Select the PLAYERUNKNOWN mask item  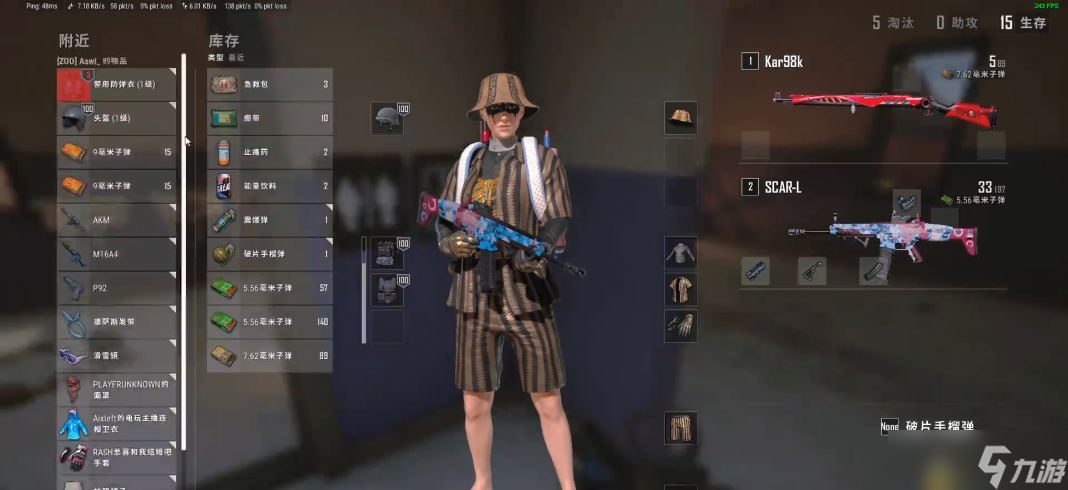point(116,389)
